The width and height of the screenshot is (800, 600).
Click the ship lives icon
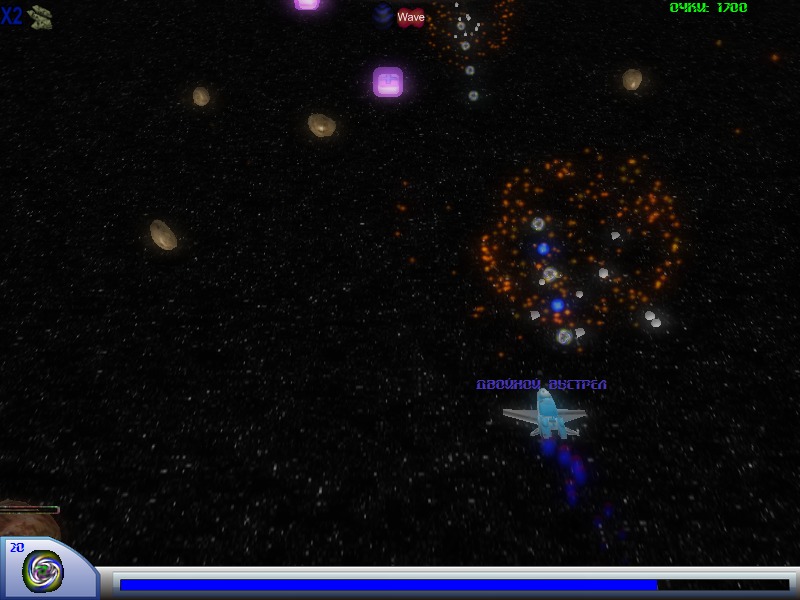click(40, 16)
